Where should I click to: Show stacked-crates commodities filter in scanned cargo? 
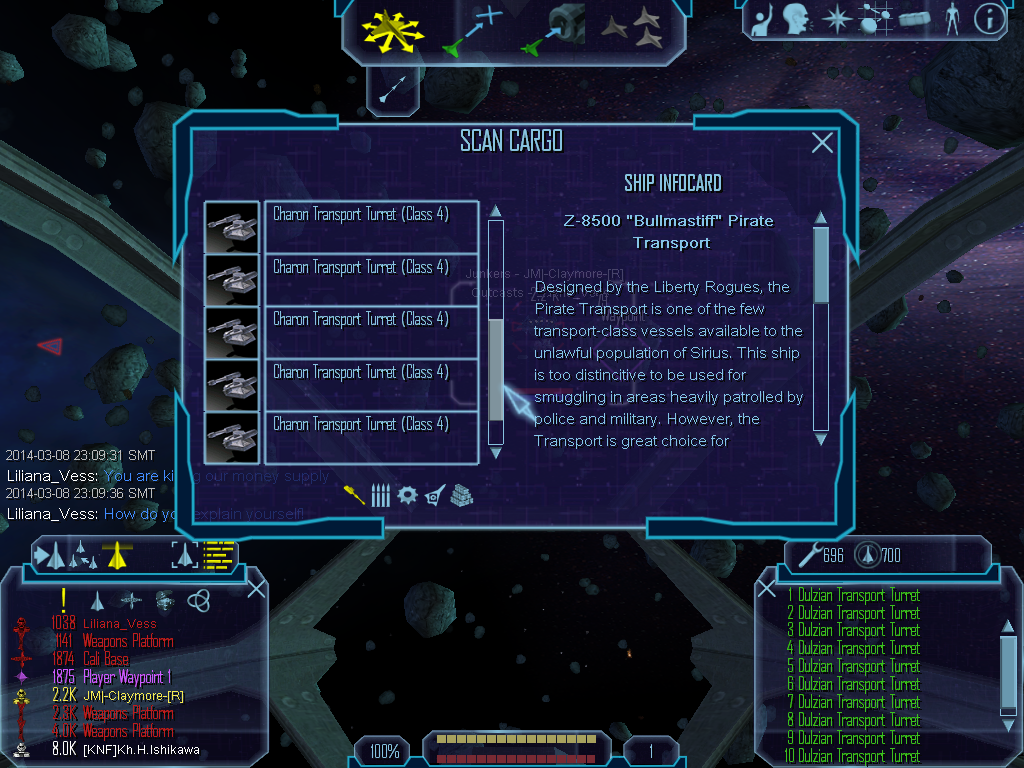(x=460, y=495)
